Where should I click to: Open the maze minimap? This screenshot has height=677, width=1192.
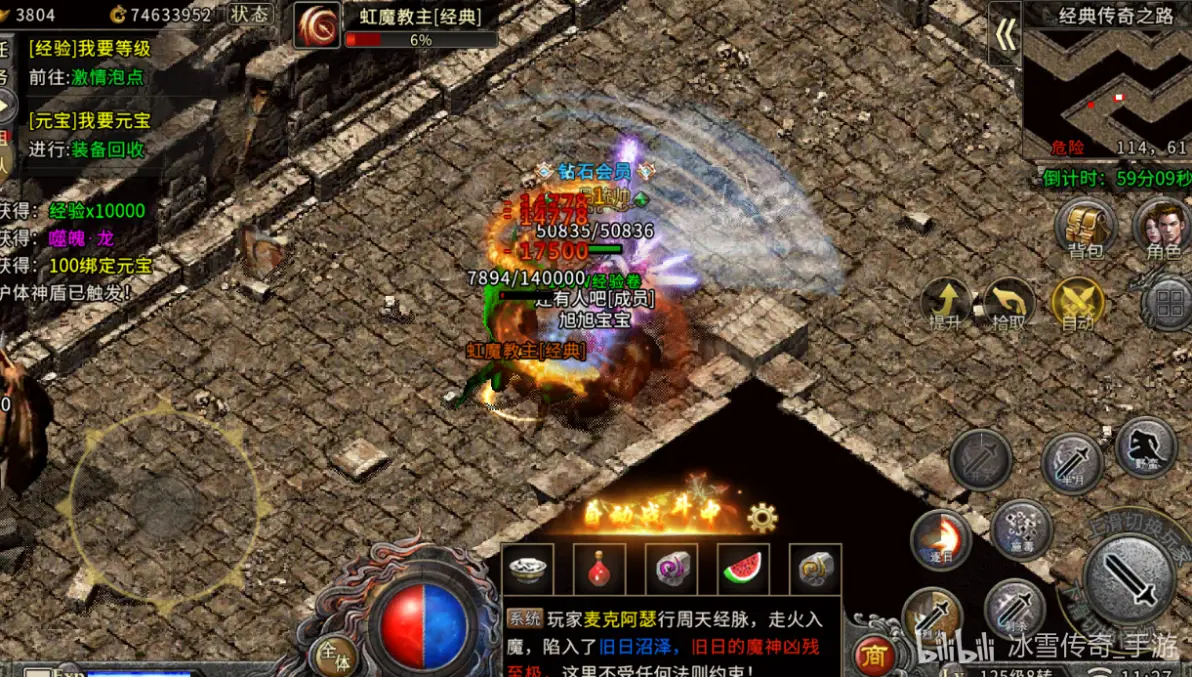[1105, 92]
